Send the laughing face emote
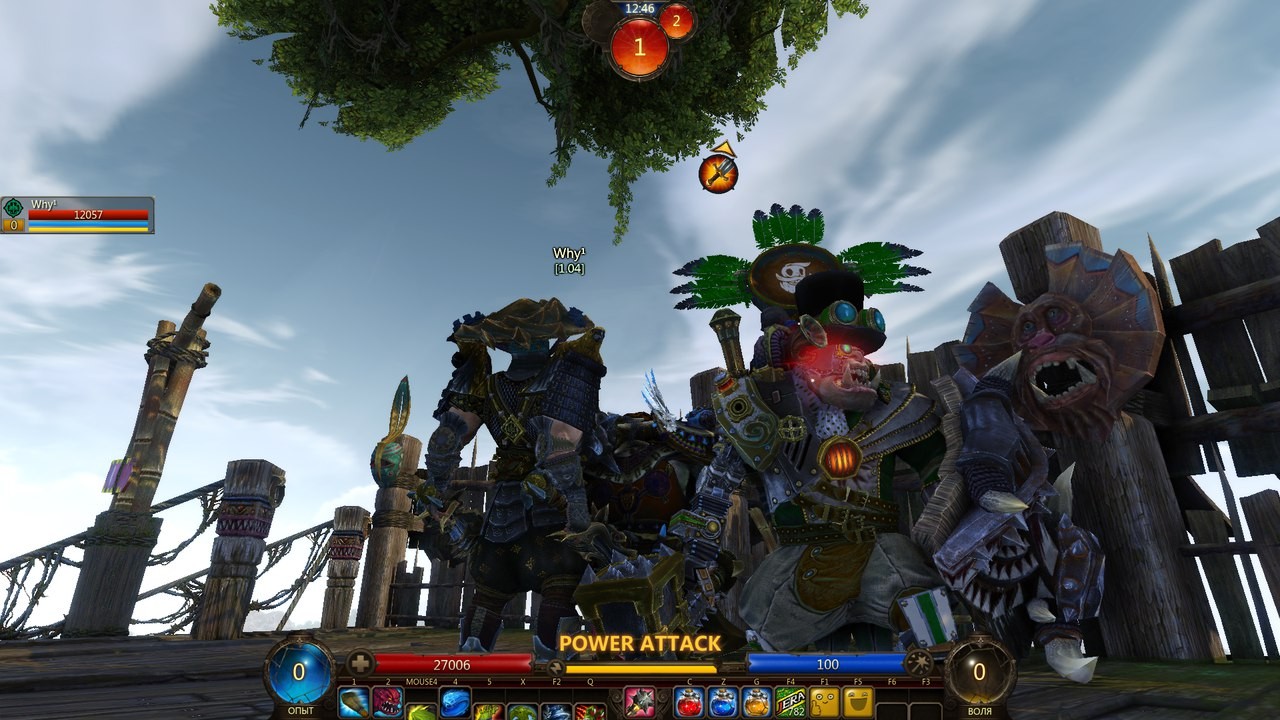 click(x=858, y=703)
